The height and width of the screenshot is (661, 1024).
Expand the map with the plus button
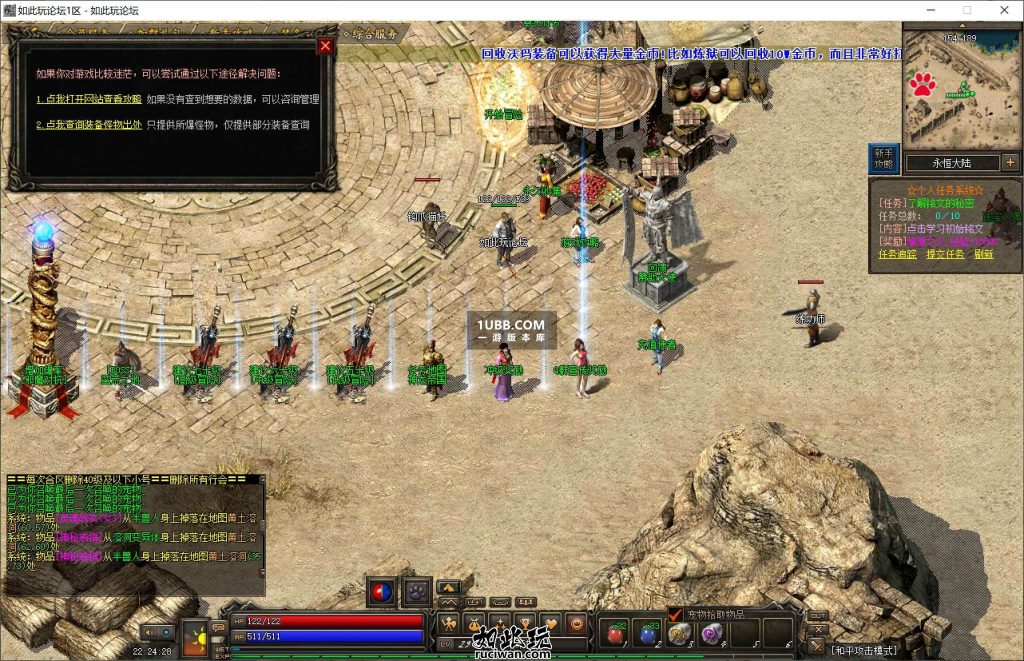coord(1010,162)
